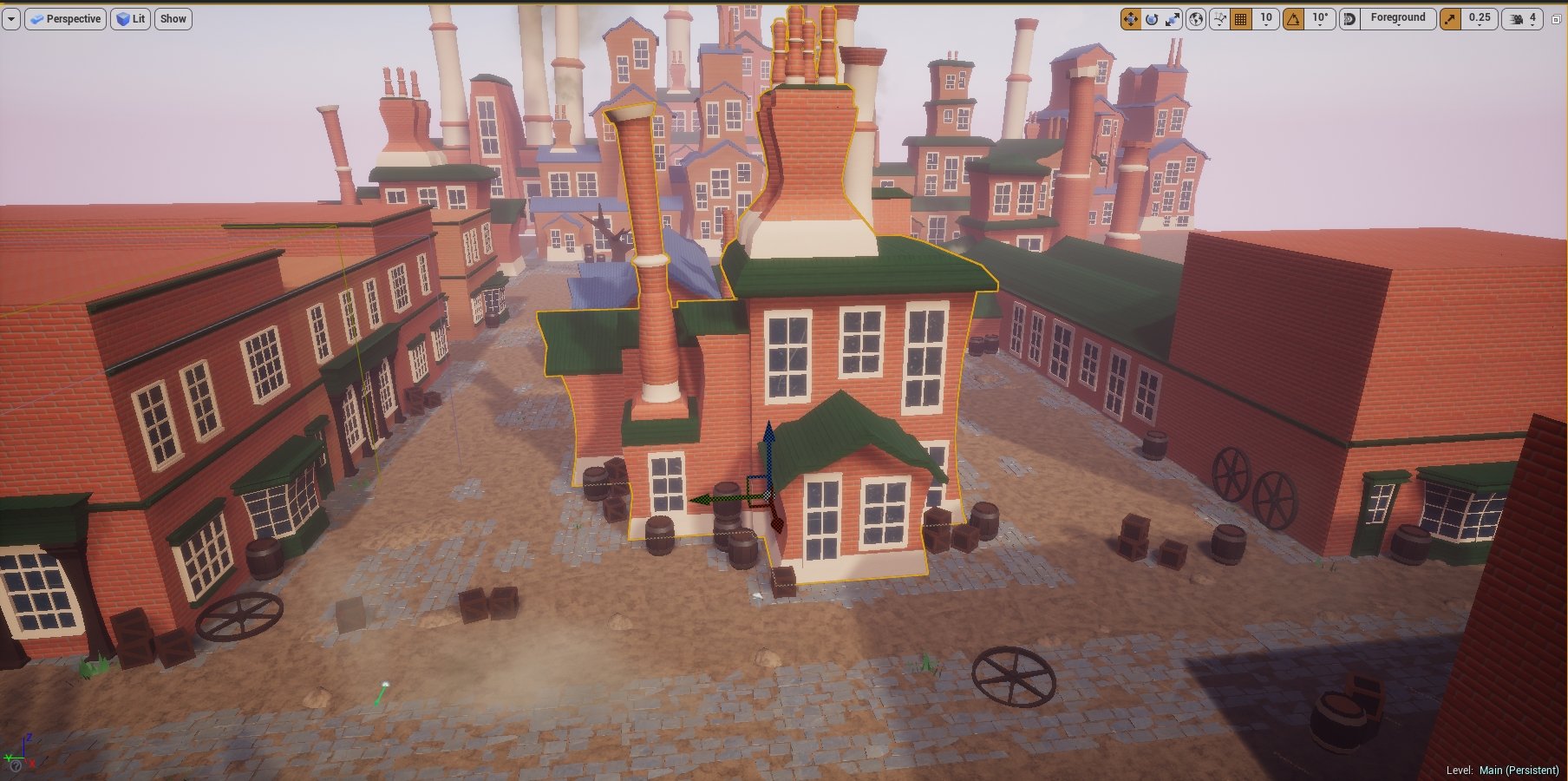Open the viewport options dropdown arrow
Image resolution: width=1568 pixels, height=781 pixels.
(10, 19)
